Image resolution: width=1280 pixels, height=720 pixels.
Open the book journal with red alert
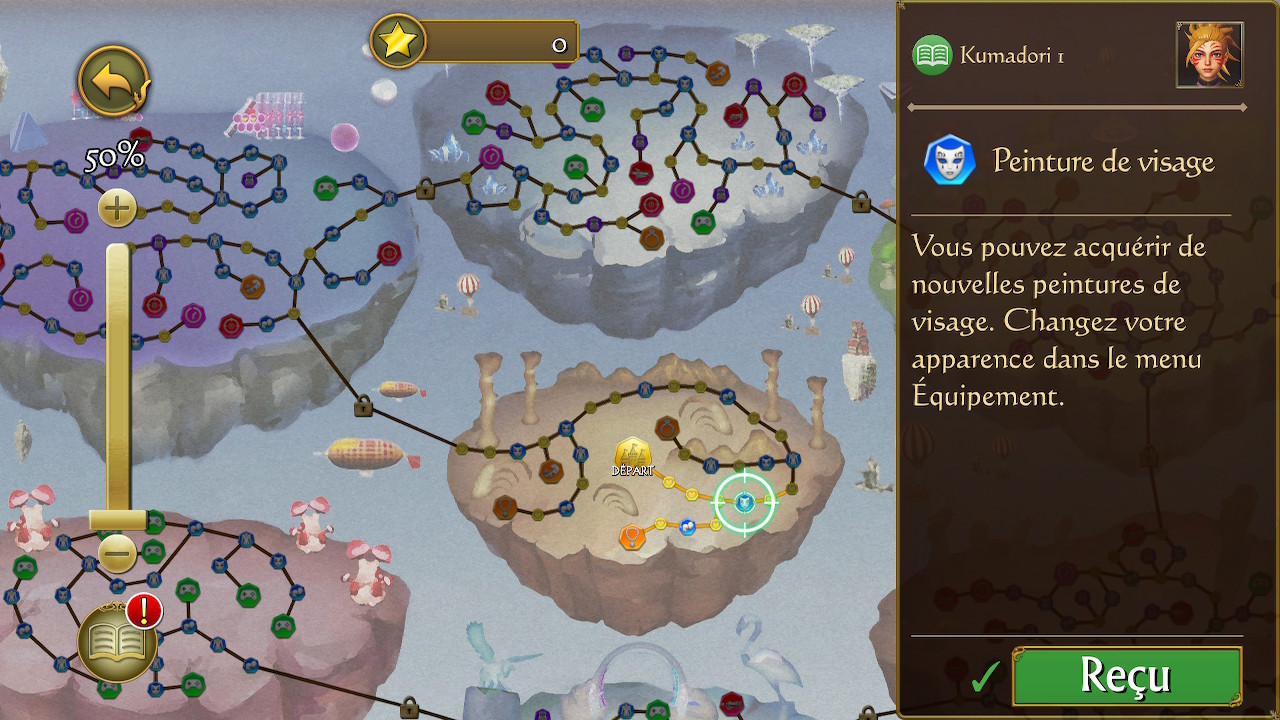[x=118, y=642]
